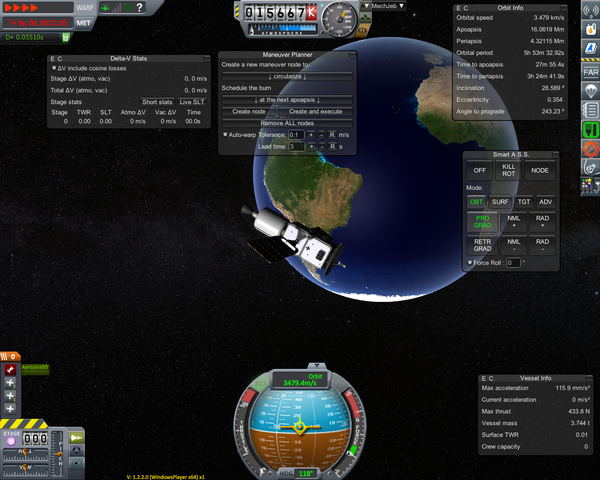Click the circularize maneuver button
Viewport: 600px width, 480px height.
pos(288,76)
